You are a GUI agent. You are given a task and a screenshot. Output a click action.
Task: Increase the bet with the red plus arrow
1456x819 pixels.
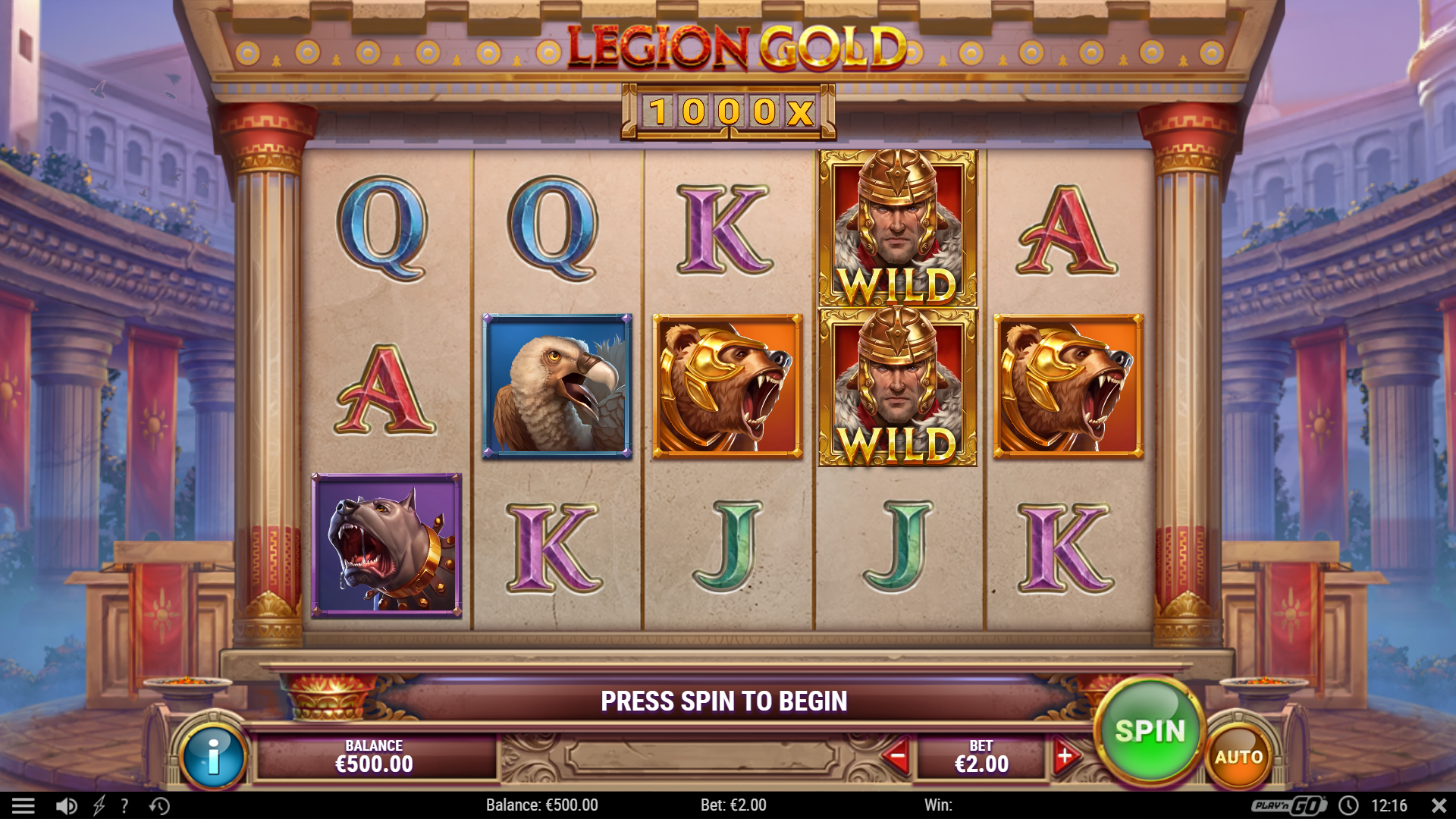(1066, 755)
